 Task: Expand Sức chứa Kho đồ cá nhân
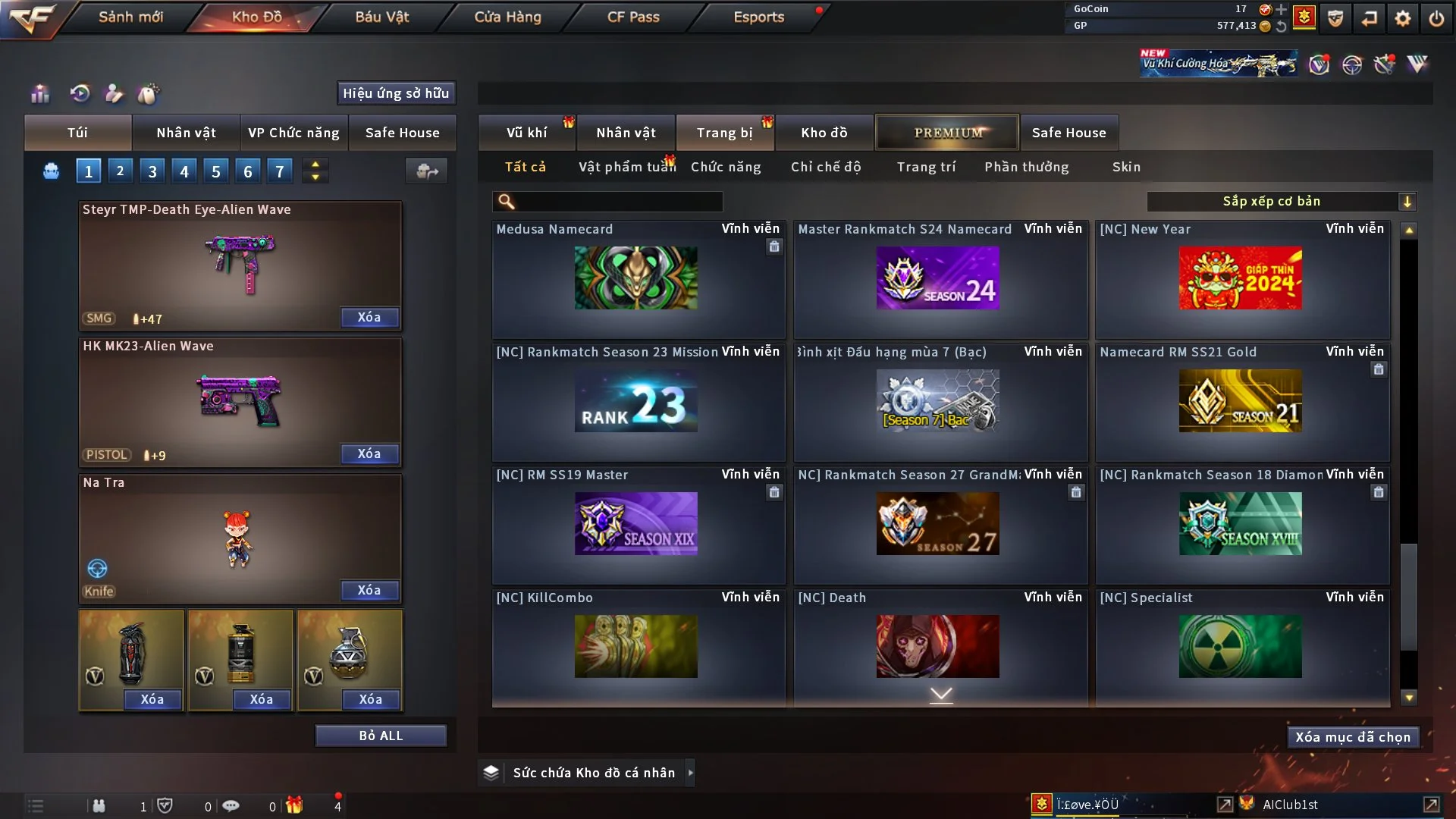click(689, 773)
